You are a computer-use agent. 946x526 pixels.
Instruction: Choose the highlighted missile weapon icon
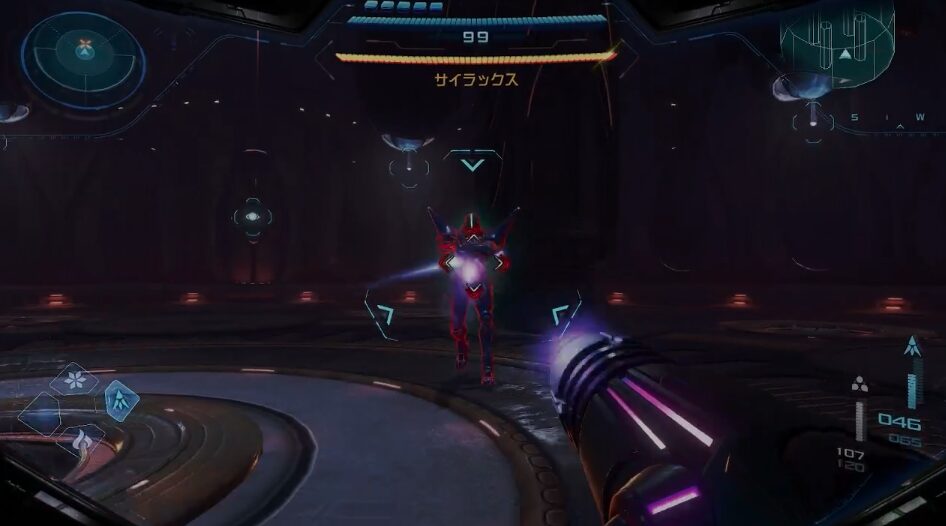point(119,400)
